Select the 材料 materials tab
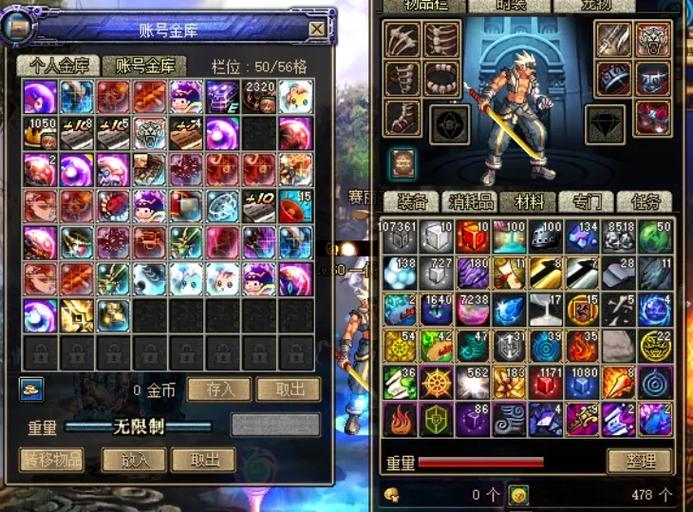 tap(528, 201)
